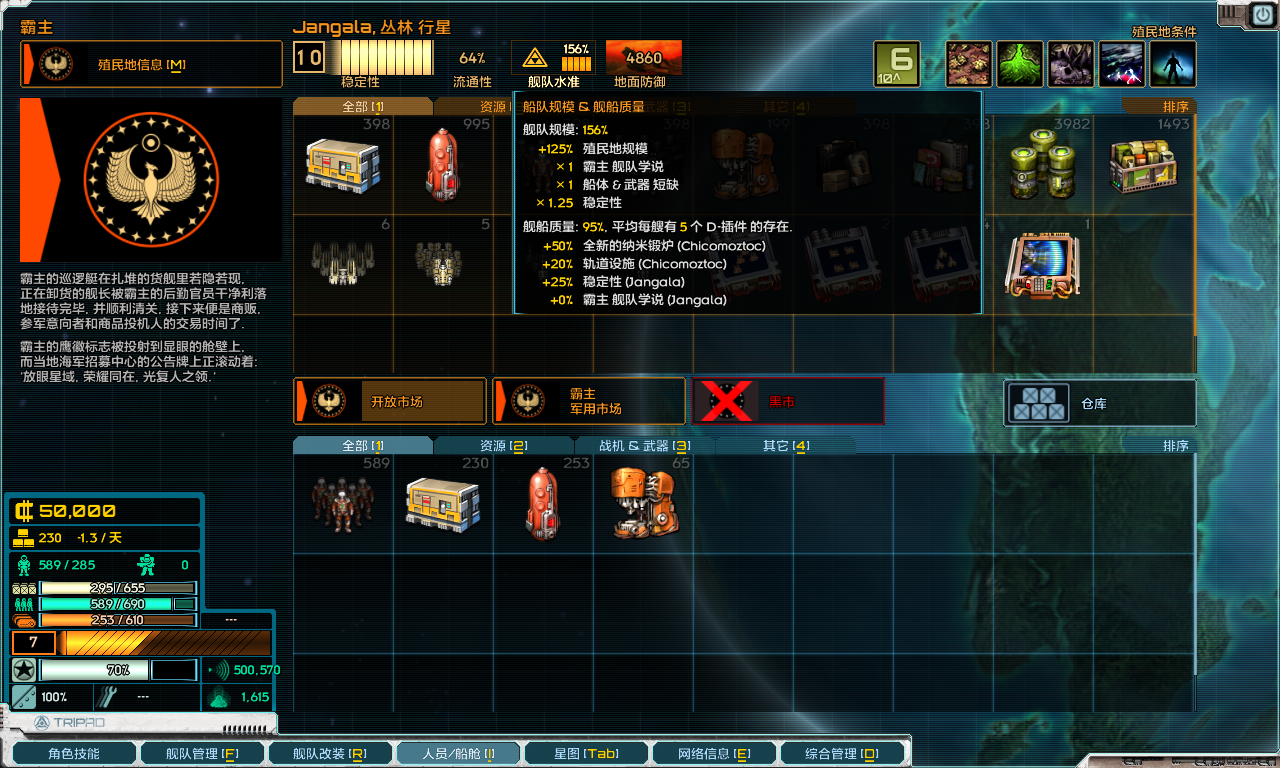Open the 战机 & 武器 [3] tab
Screen dimensions: 1280x768
tap(646, 446)
